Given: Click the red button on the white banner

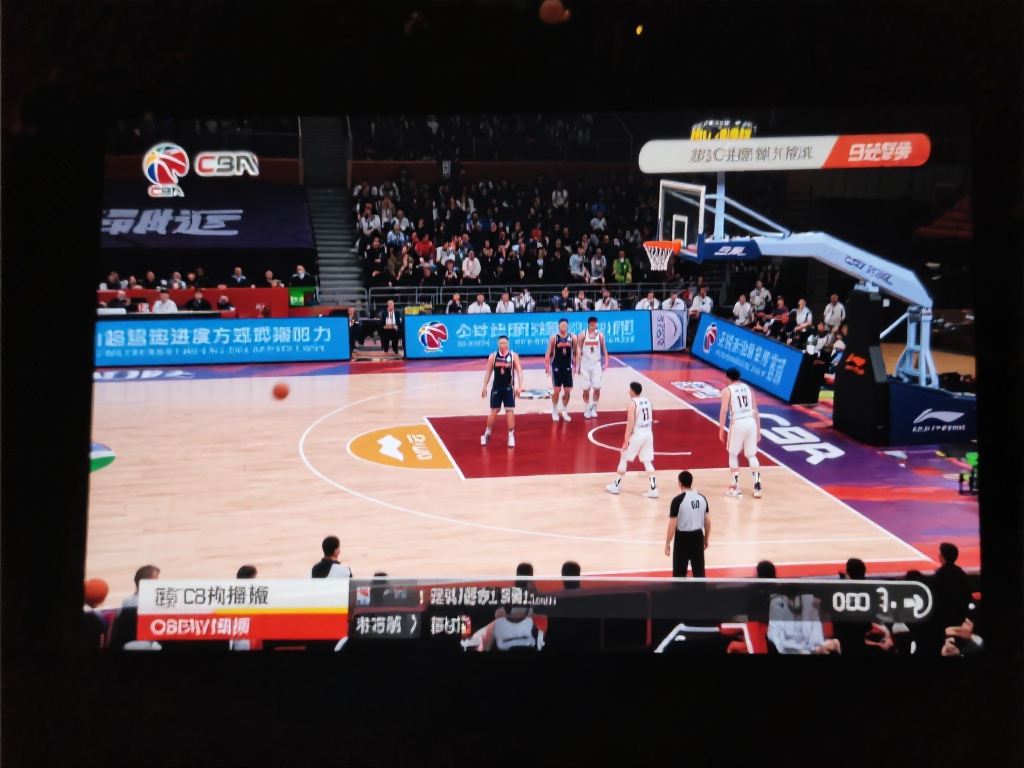Looking at the screenshot, I should click(x=878, y=151).
